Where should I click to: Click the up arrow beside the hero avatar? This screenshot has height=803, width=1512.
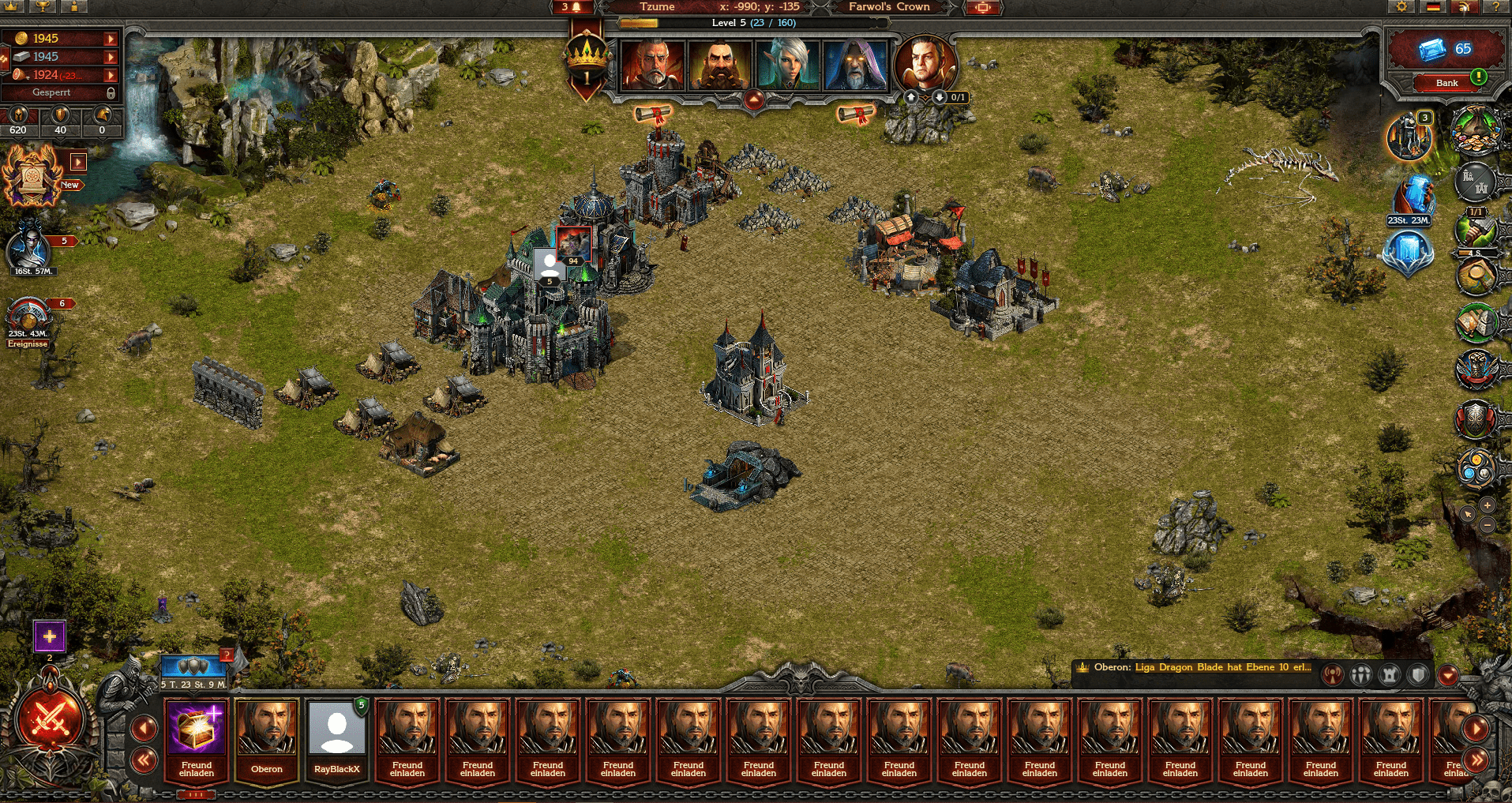pos(910,97)
